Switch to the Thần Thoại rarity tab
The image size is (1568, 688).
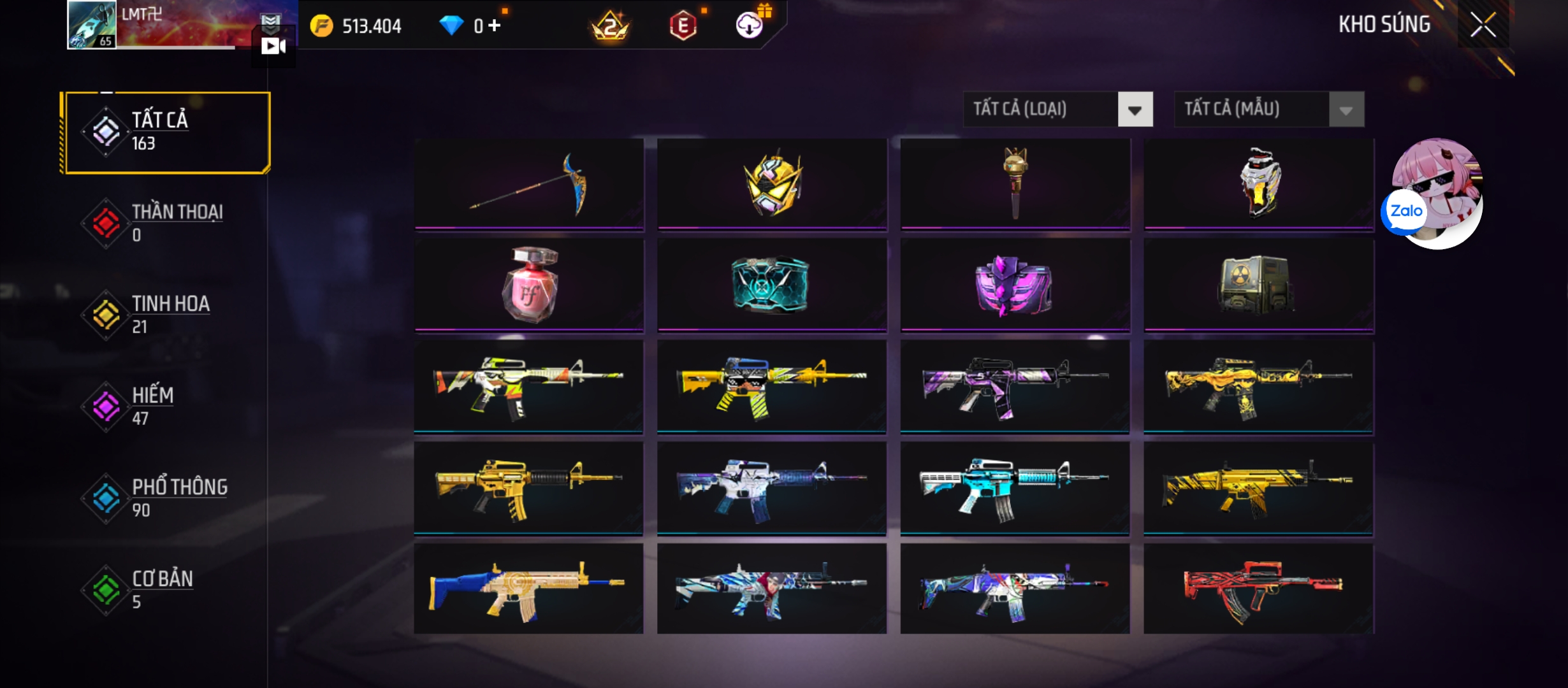[167, 223]
